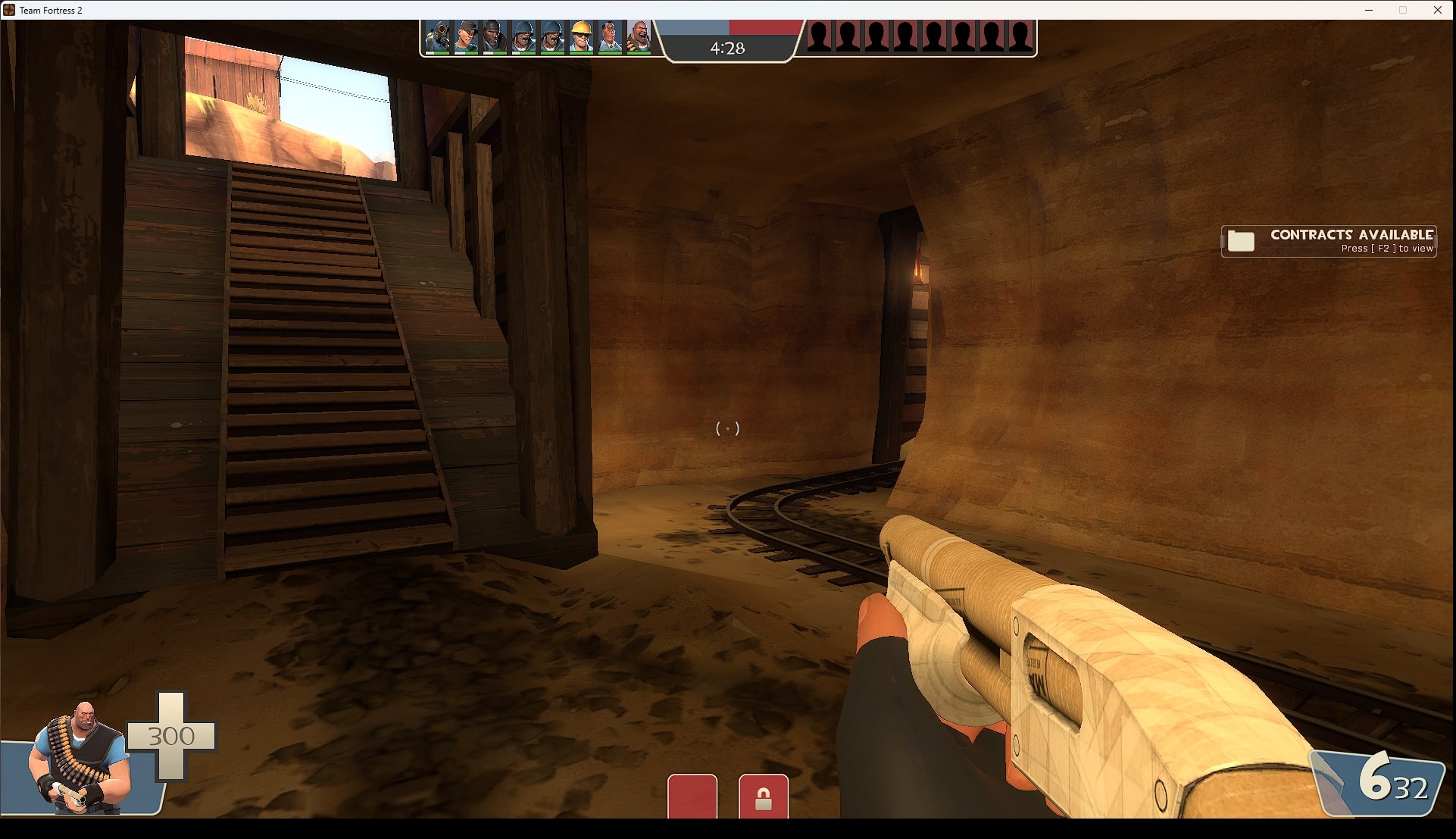Click the Medic teammate portrait
This screenshot has height=839, width=1456.
coord(609,36)
